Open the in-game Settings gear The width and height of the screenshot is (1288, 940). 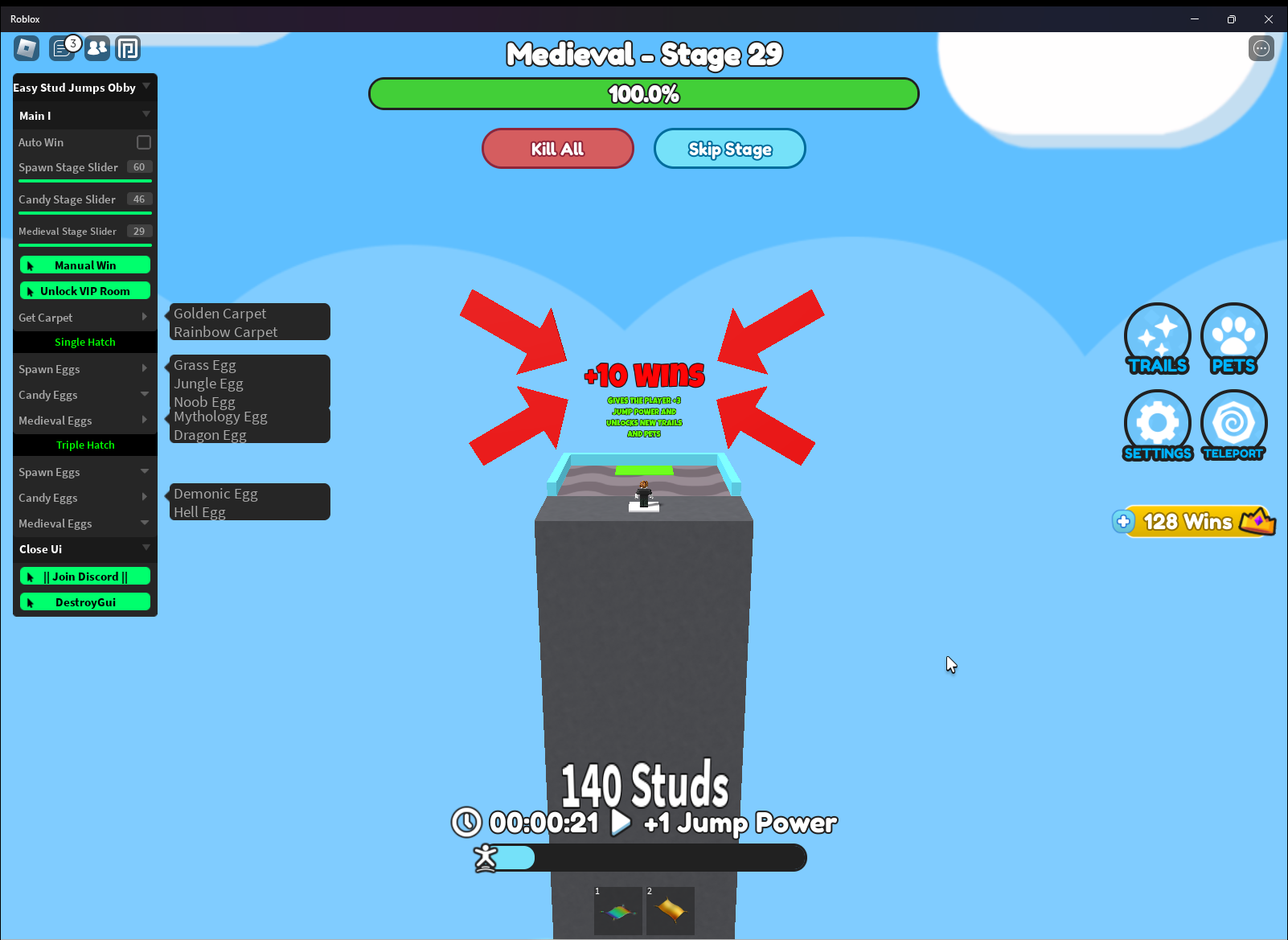1158,425
